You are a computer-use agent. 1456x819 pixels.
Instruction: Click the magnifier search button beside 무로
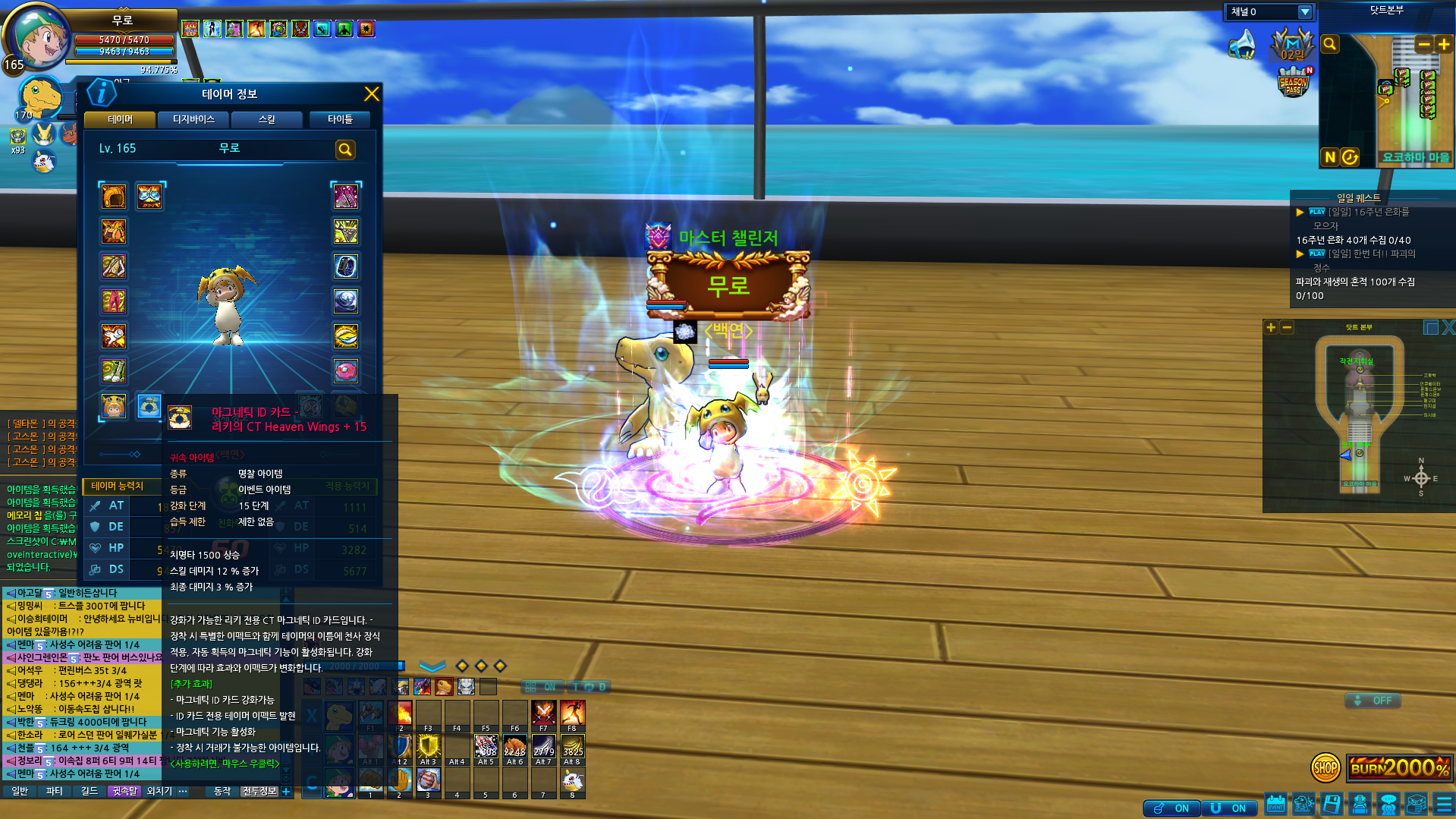click(345, 150)
